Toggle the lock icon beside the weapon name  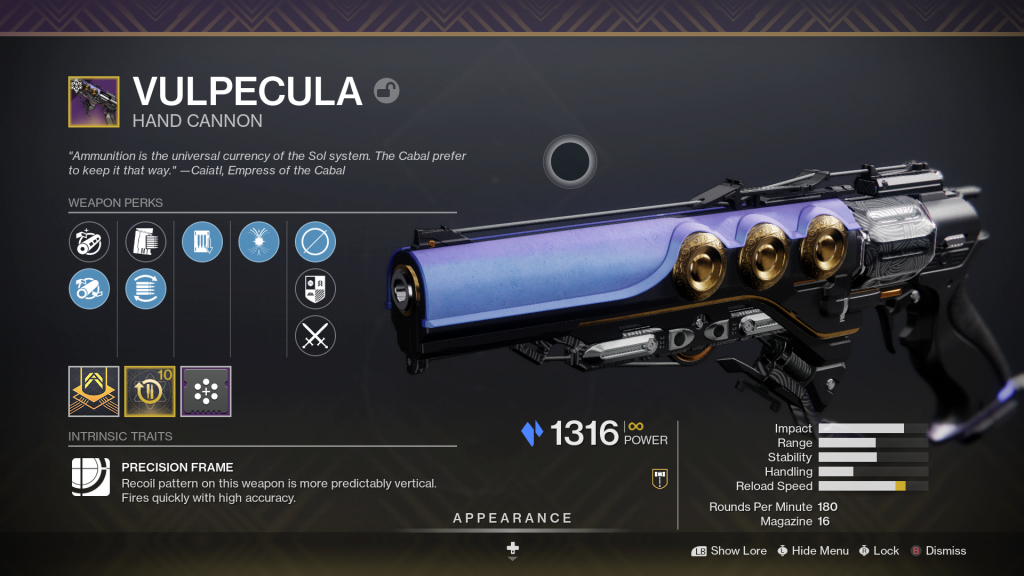click(387, 92)
